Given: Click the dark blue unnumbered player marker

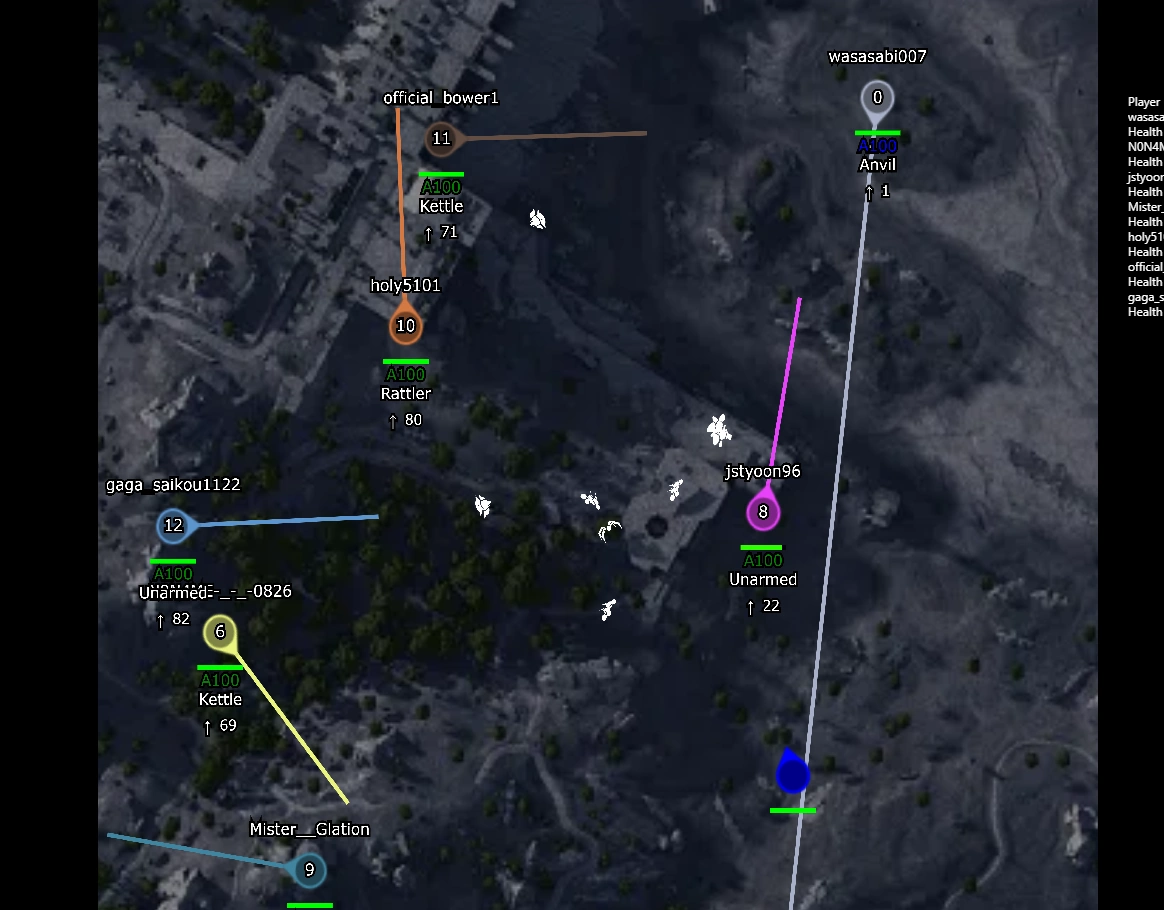Looking at the screenshot, I should (792, 775).
